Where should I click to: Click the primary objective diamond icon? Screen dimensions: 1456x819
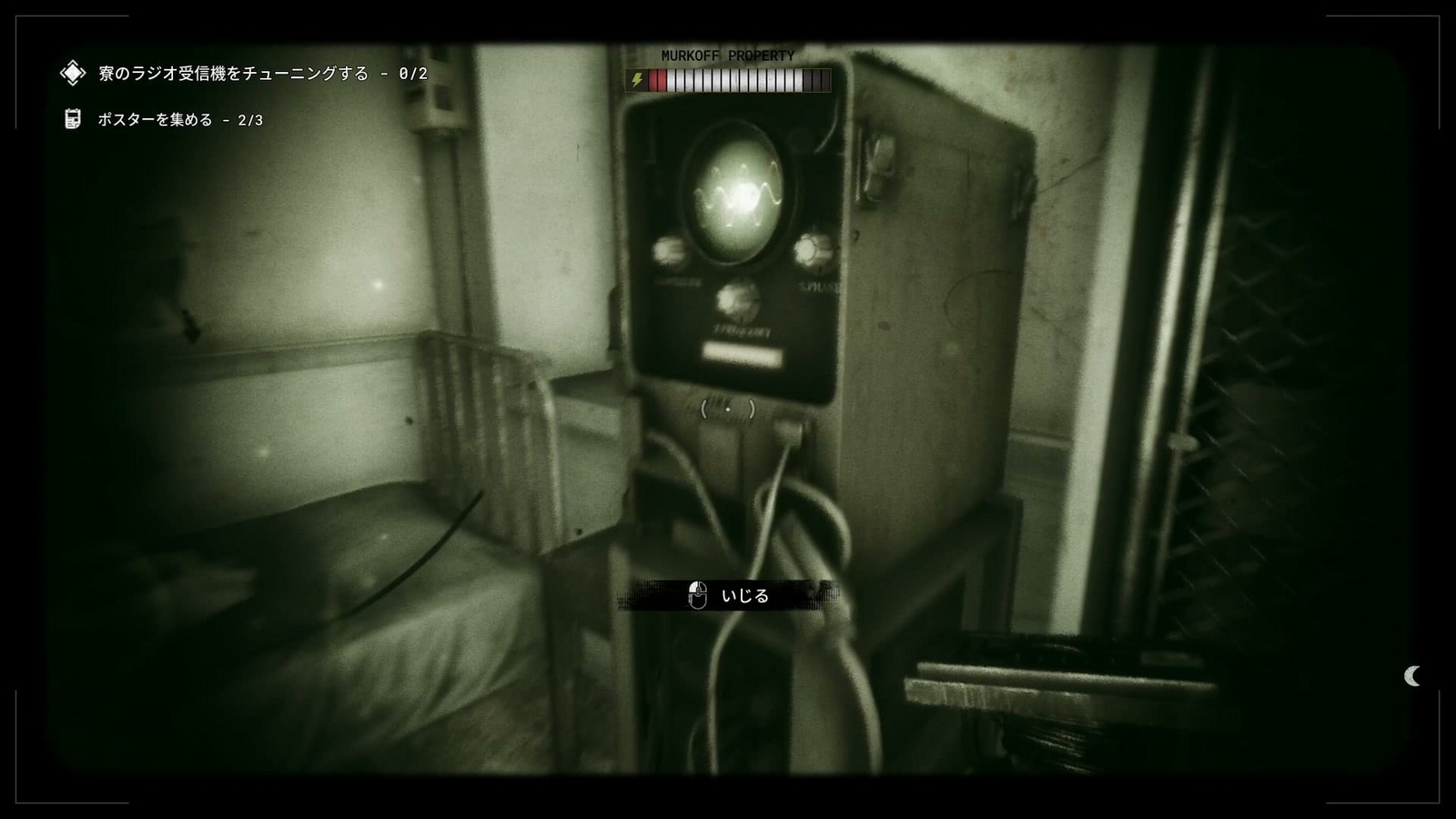coord(71,73)
